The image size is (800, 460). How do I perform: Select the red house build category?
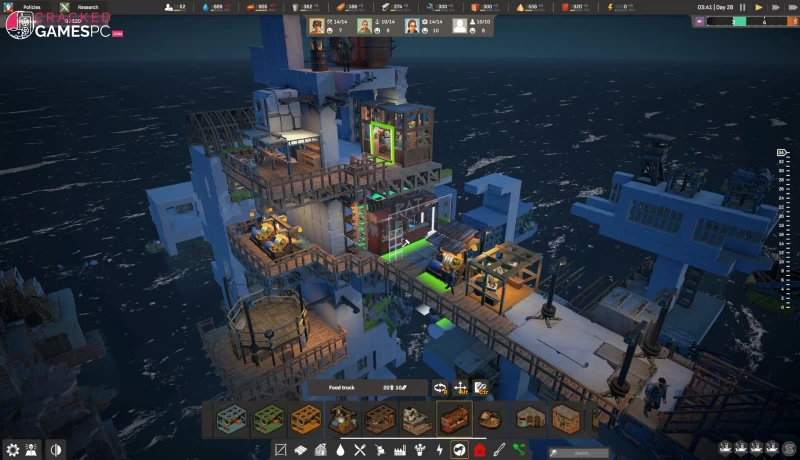coord(479,450)
